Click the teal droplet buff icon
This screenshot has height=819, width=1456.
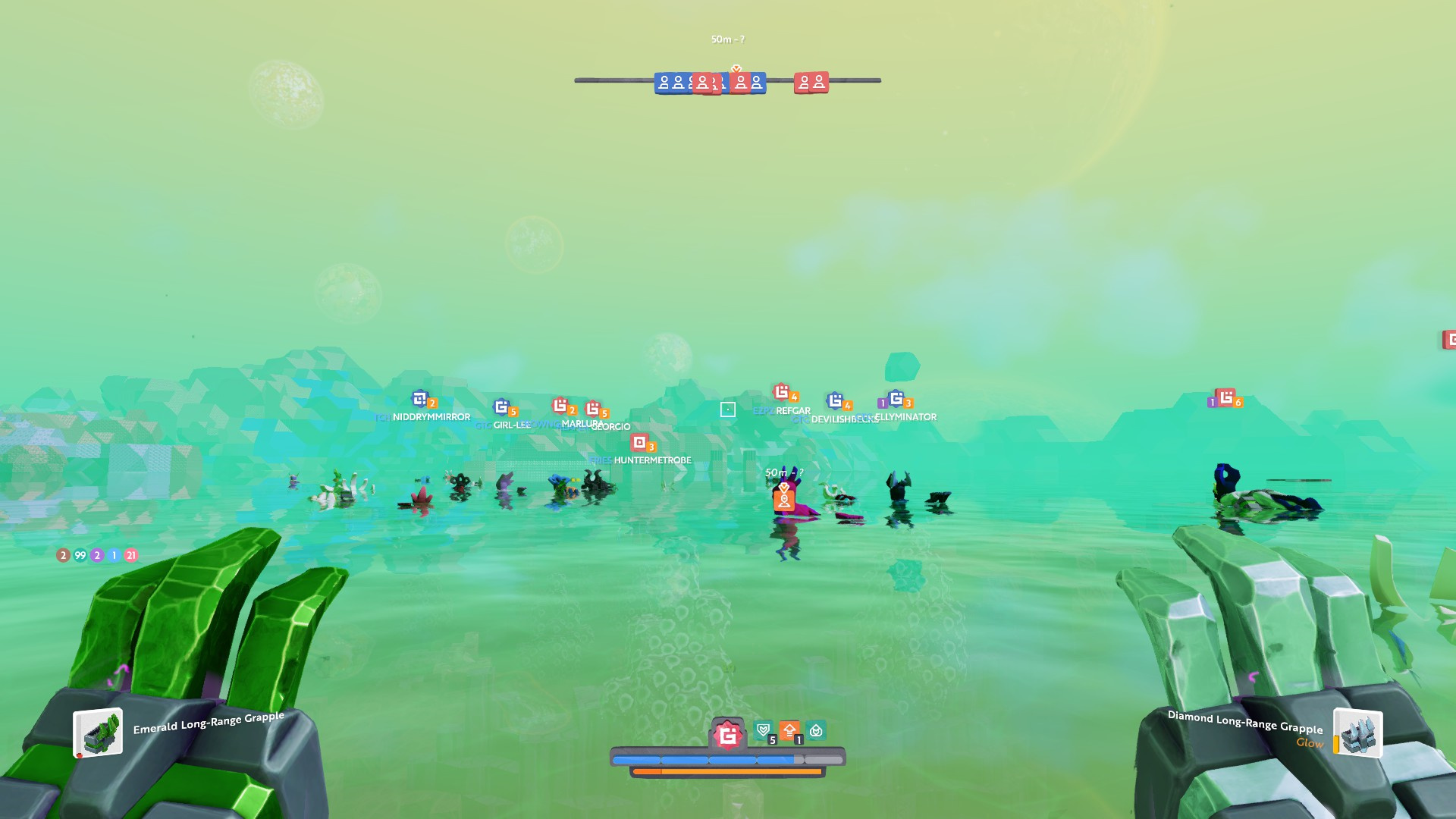coord(816,730)
